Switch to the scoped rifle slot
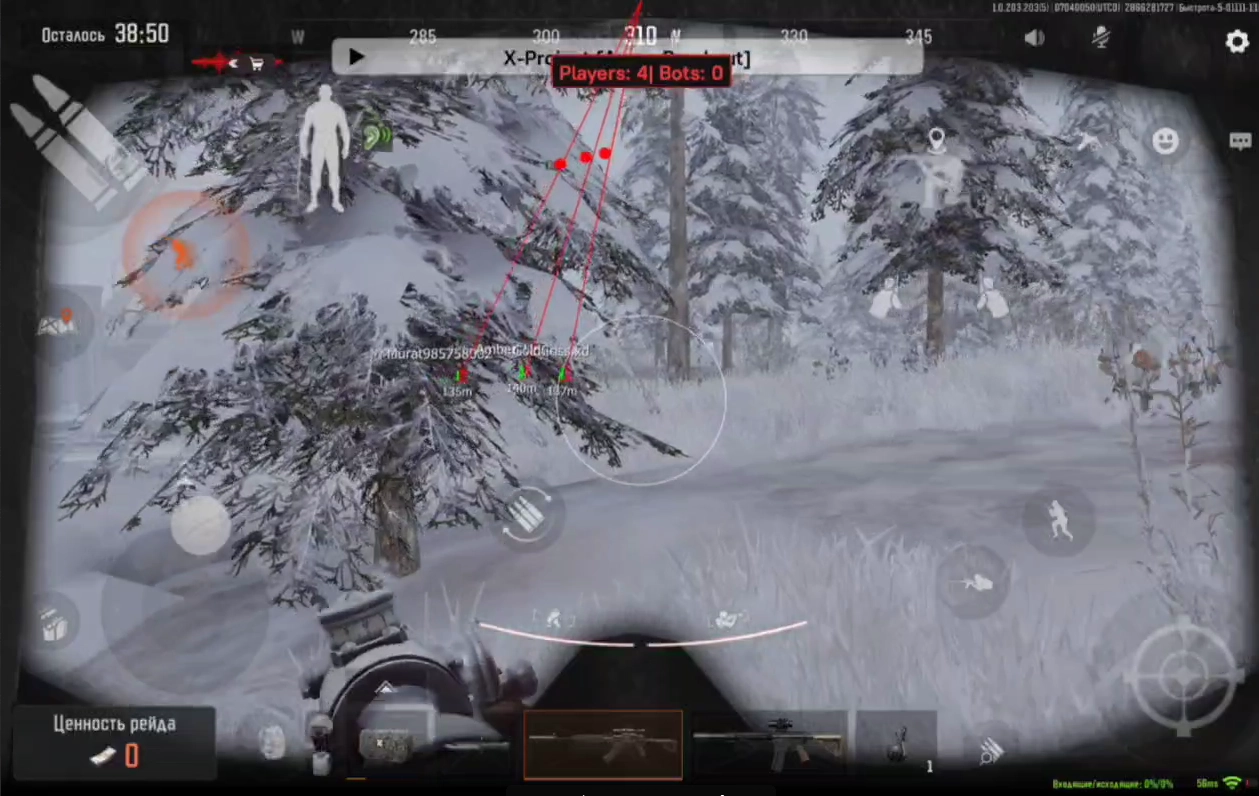 pyautogui.click(x=769, y=744)
